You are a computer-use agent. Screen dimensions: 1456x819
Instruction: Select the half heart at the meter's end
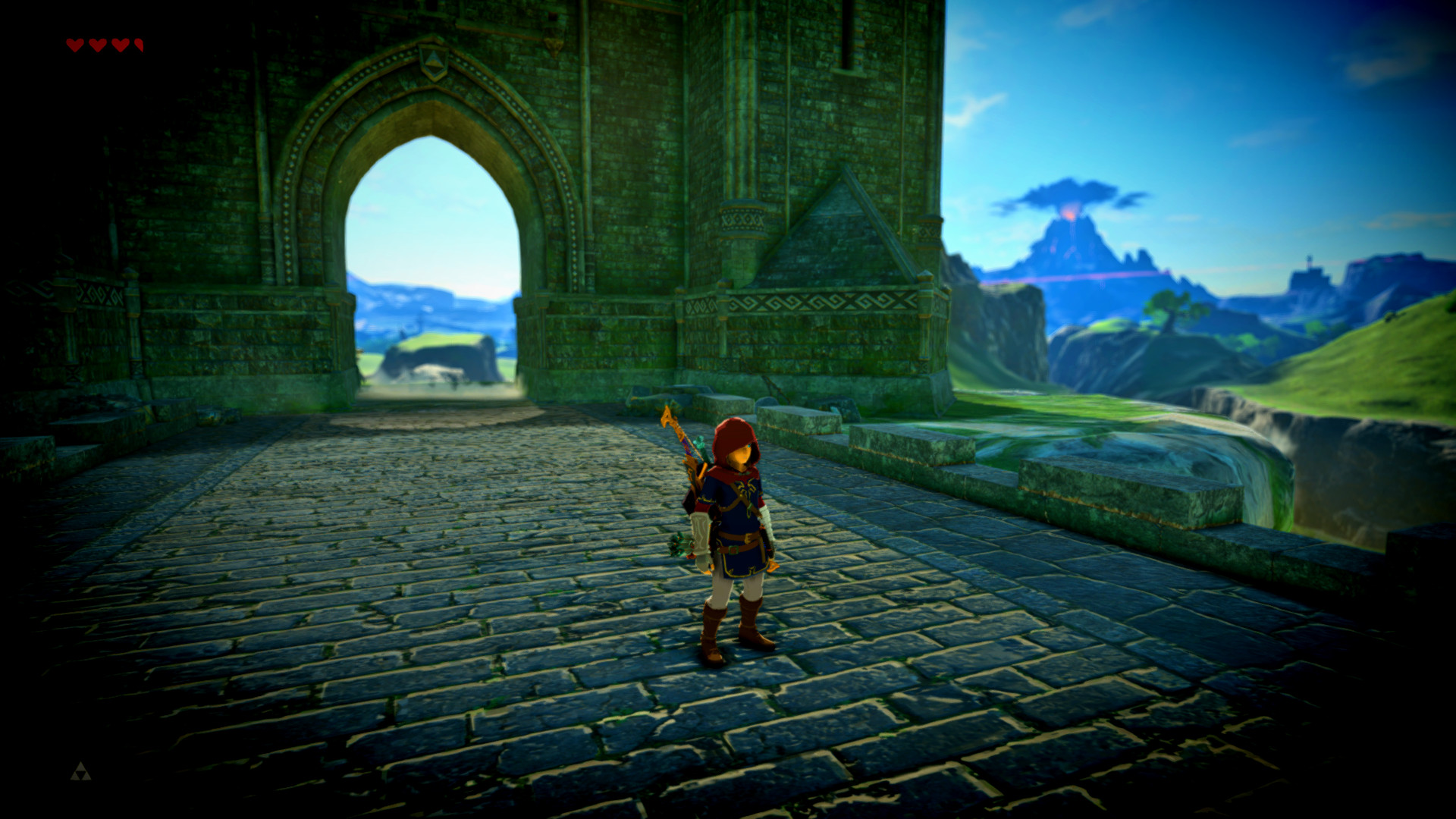click(139, 45)
